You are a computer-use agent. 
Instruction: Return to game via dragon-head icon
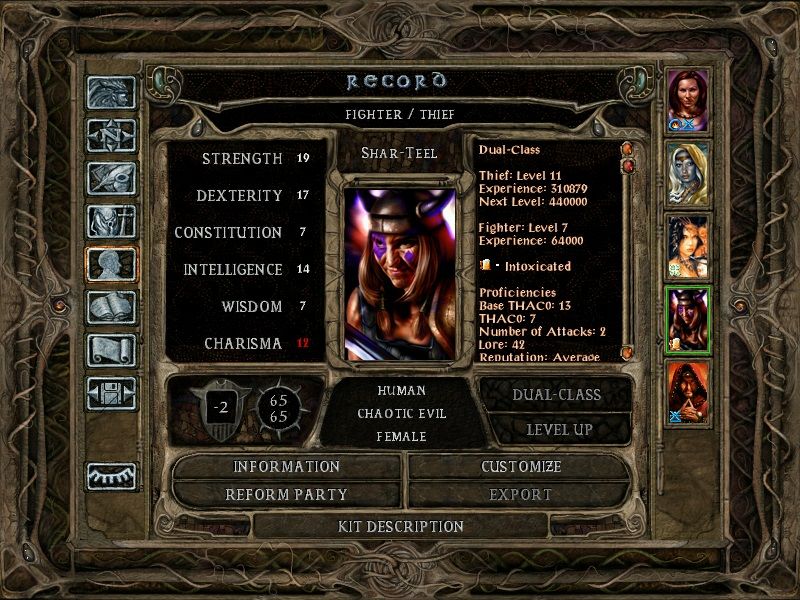[110, 92]
